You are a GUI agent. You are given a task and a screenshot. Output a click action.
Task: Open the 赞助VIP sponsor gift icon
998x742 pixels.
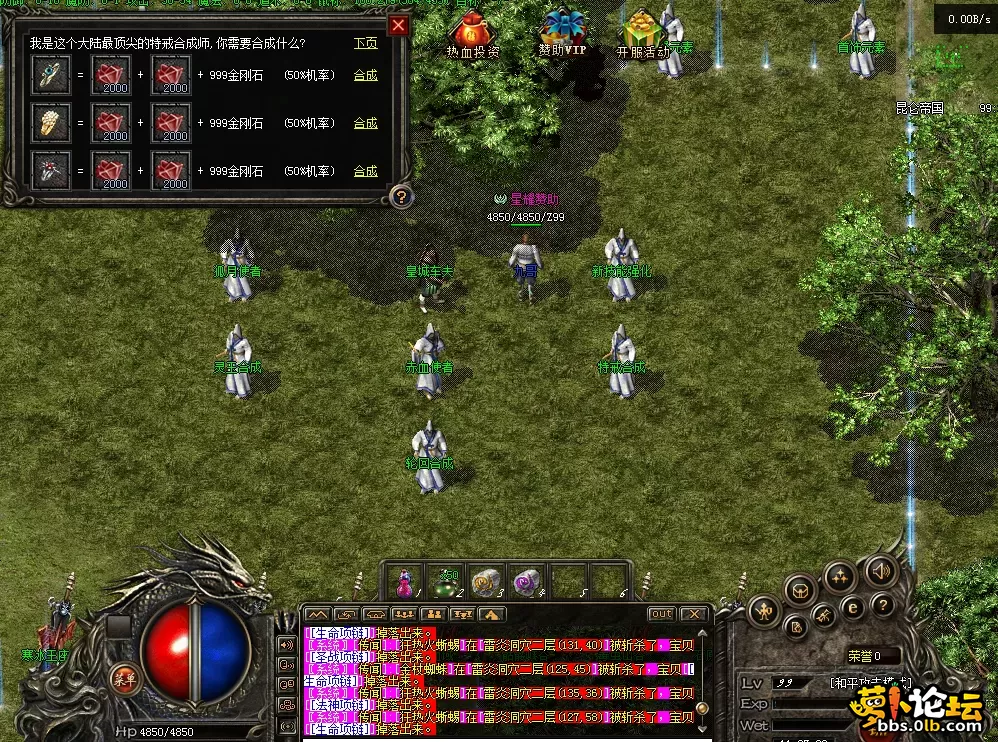[x=563, y=33]
